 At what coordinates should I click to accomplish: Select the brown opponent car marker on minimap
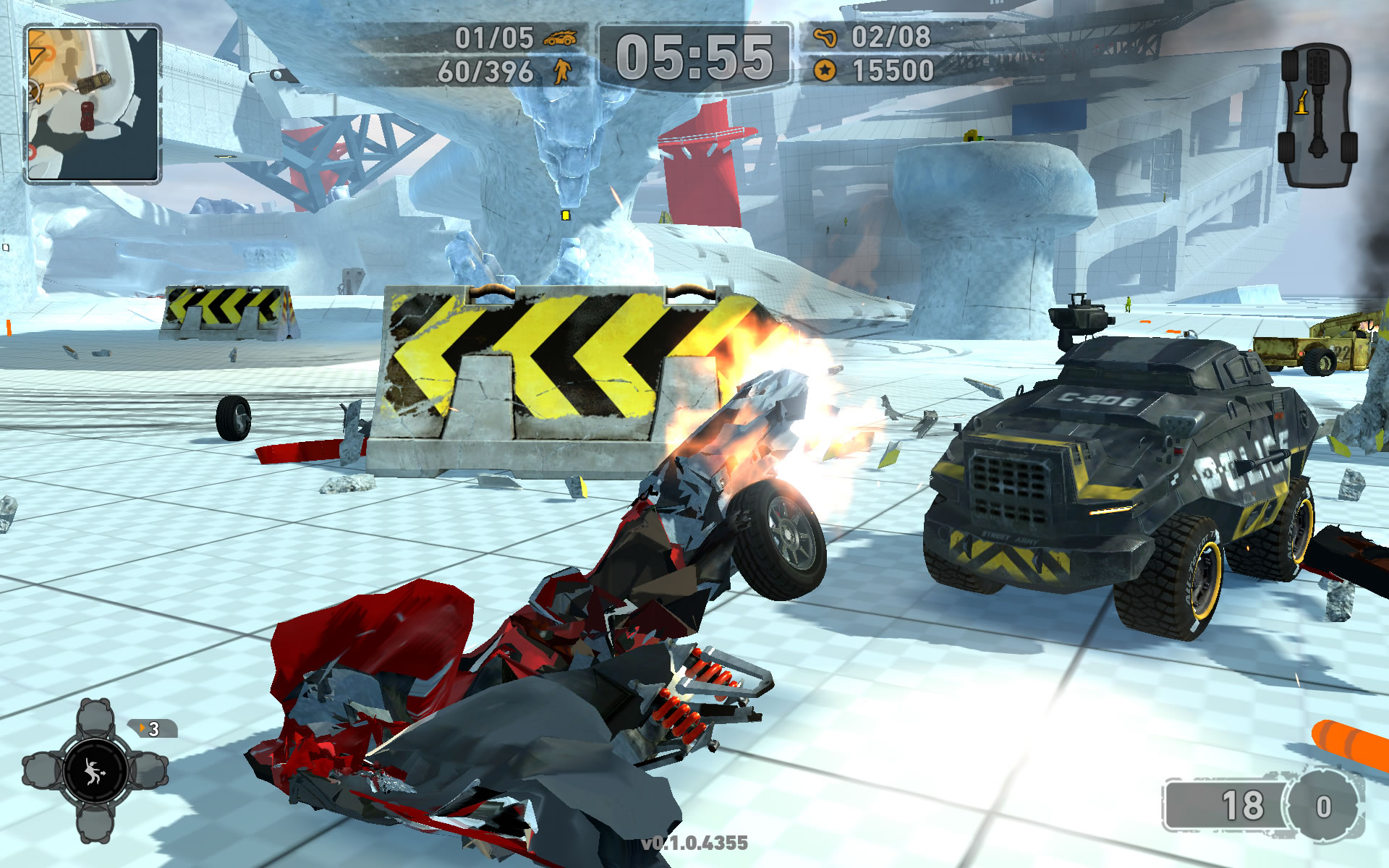point(94,82)
